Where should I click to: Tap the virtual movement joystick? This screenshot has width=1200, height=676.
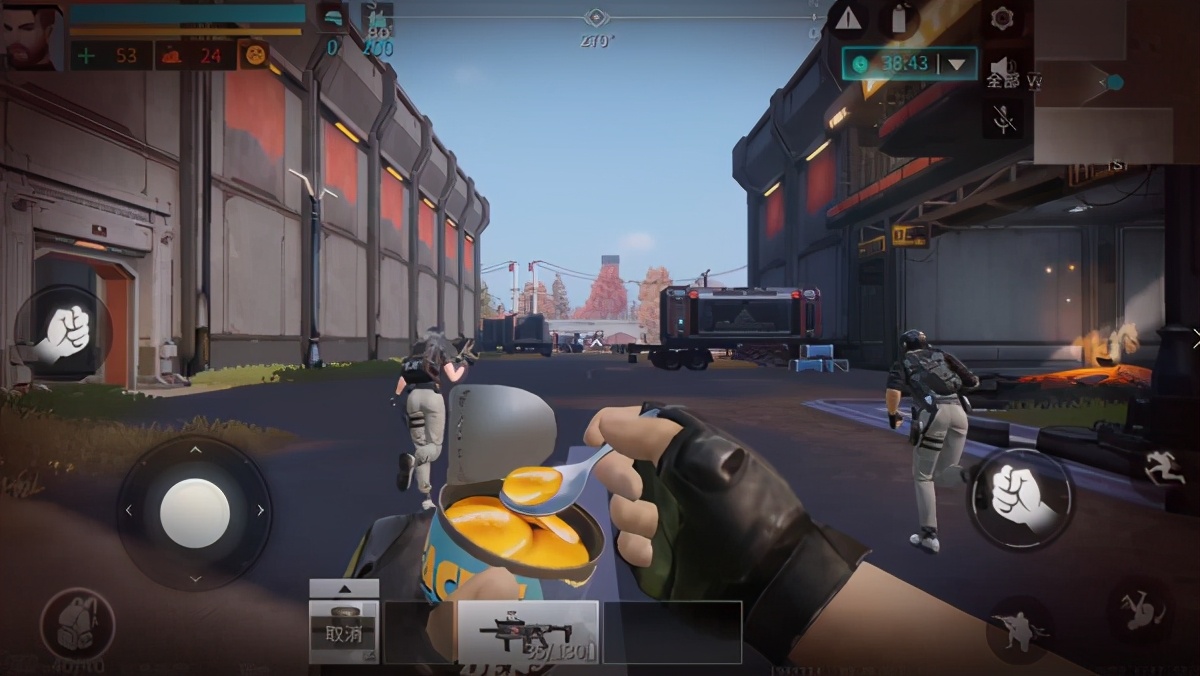(194, 512)
